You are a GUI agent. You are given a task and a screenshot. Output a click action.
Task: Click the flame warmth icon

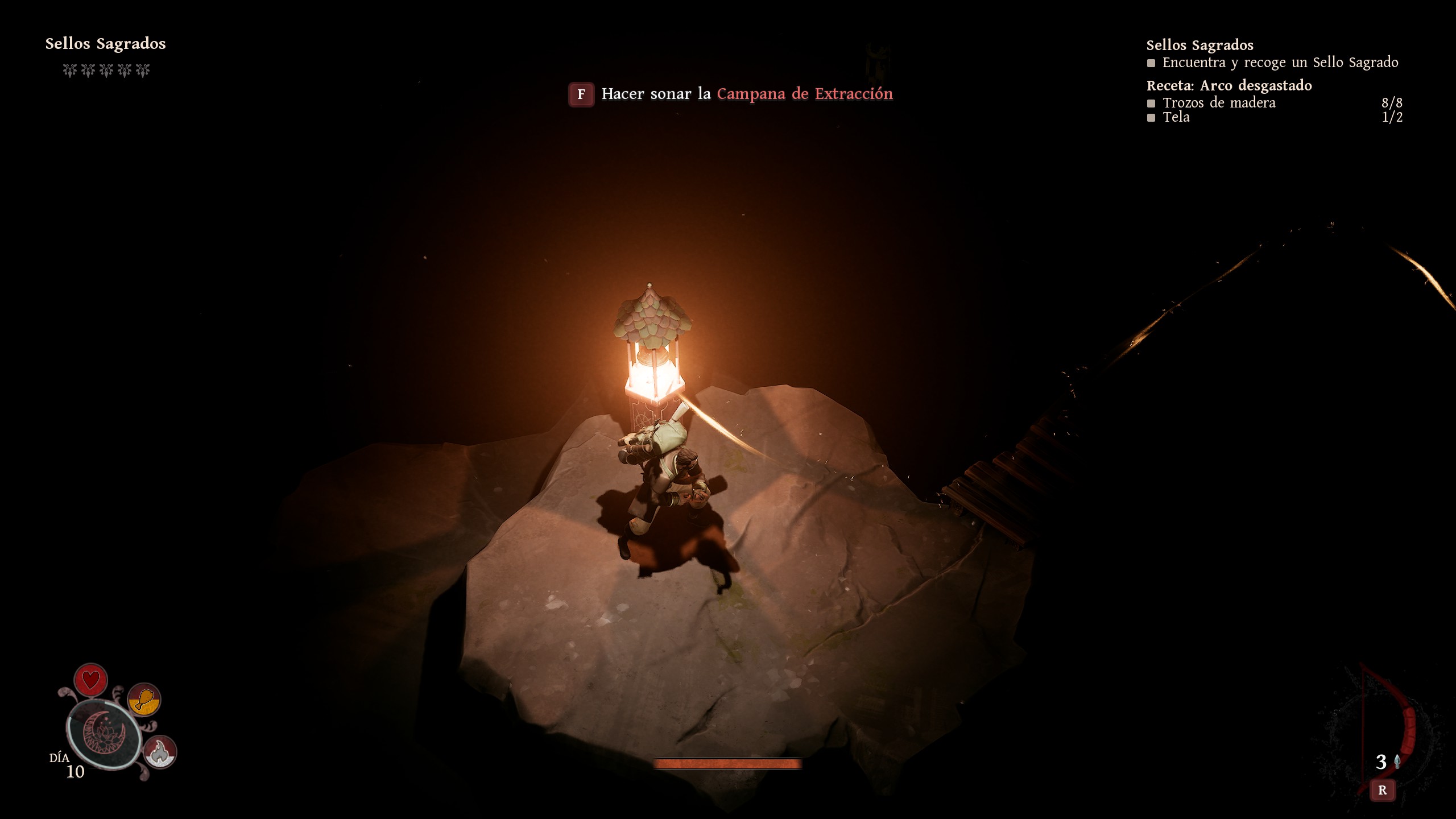pyautogui.click(x=160, y=752)
